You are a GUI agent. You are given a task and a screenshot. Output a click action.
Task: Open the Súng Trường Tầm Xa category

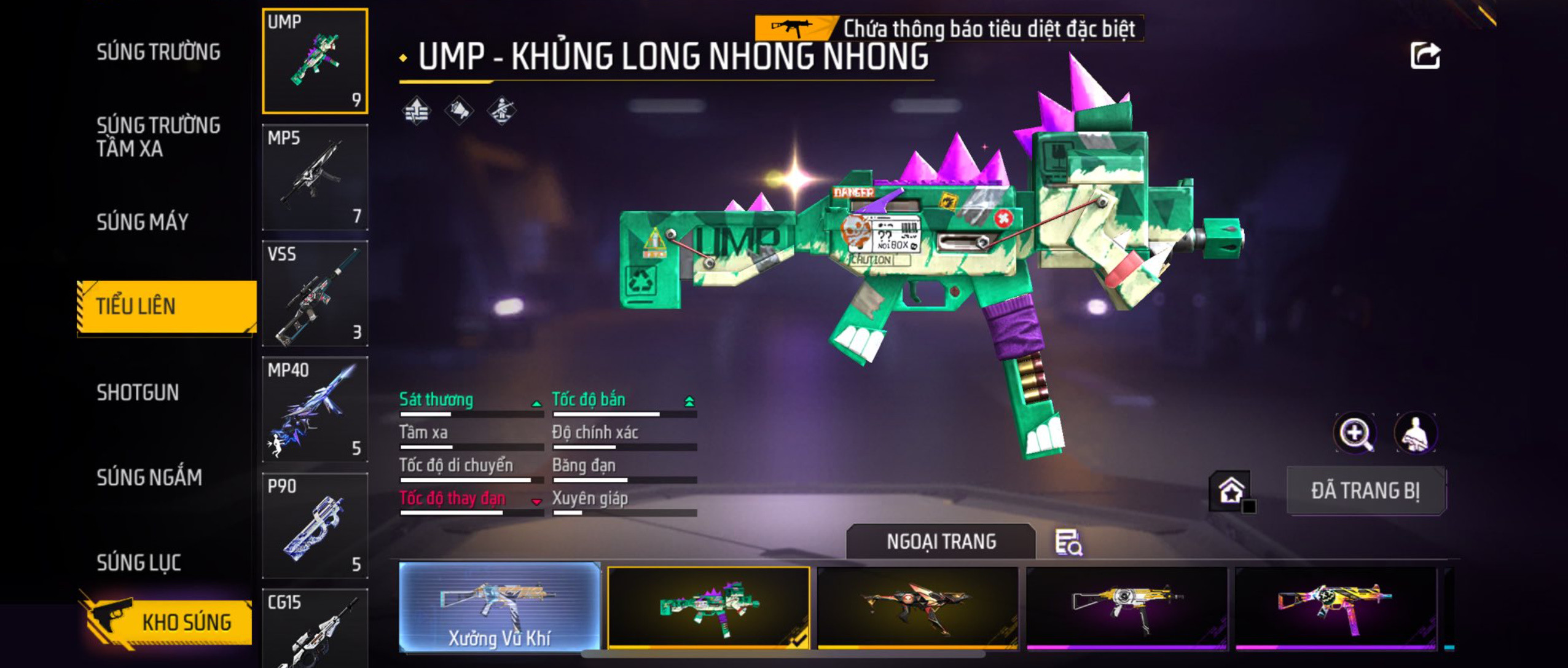pos(159,136)
